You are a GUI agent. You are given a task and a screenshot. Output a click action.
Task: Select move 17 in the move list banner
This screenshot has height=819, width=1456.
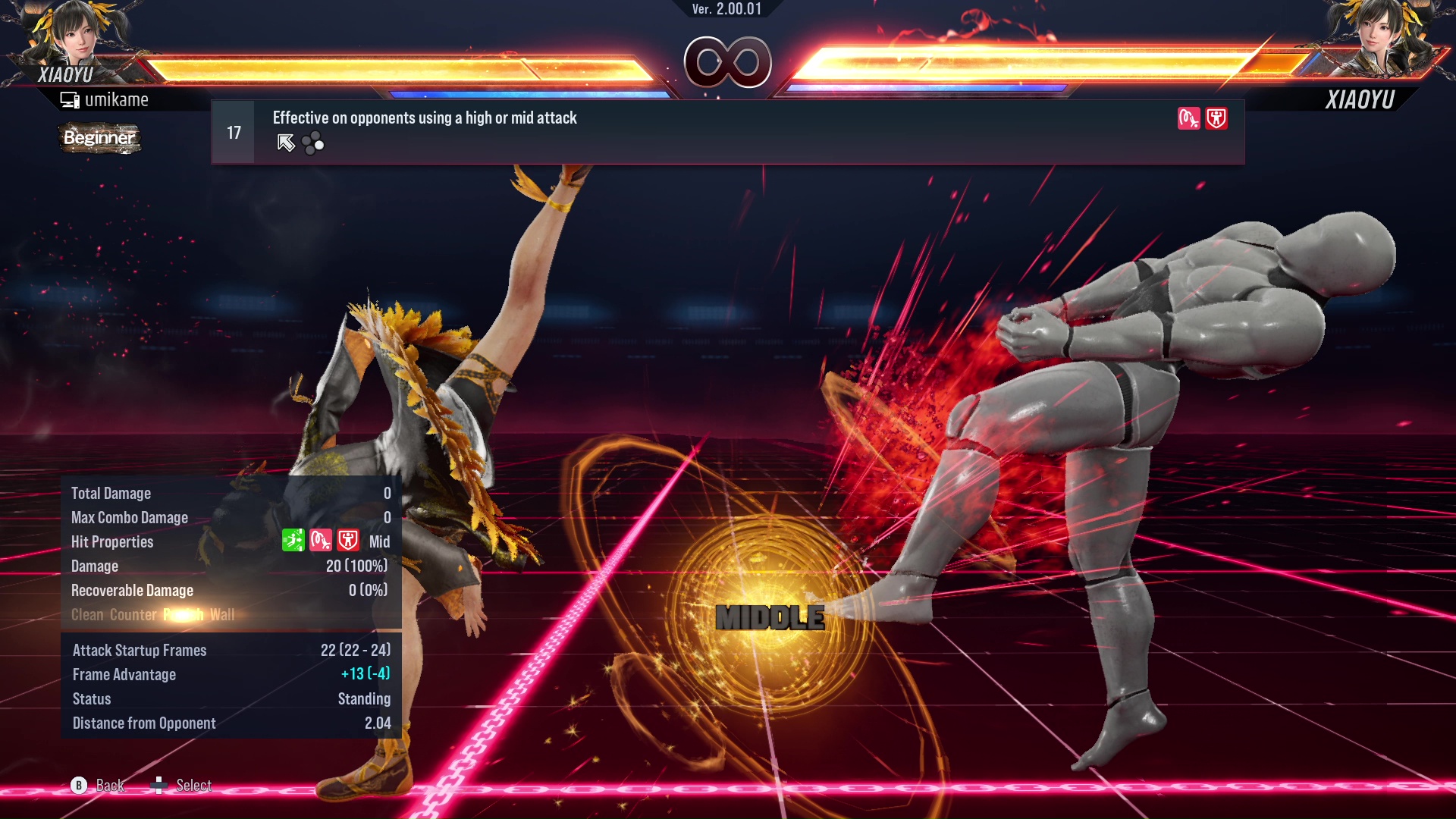coord(234,133)
